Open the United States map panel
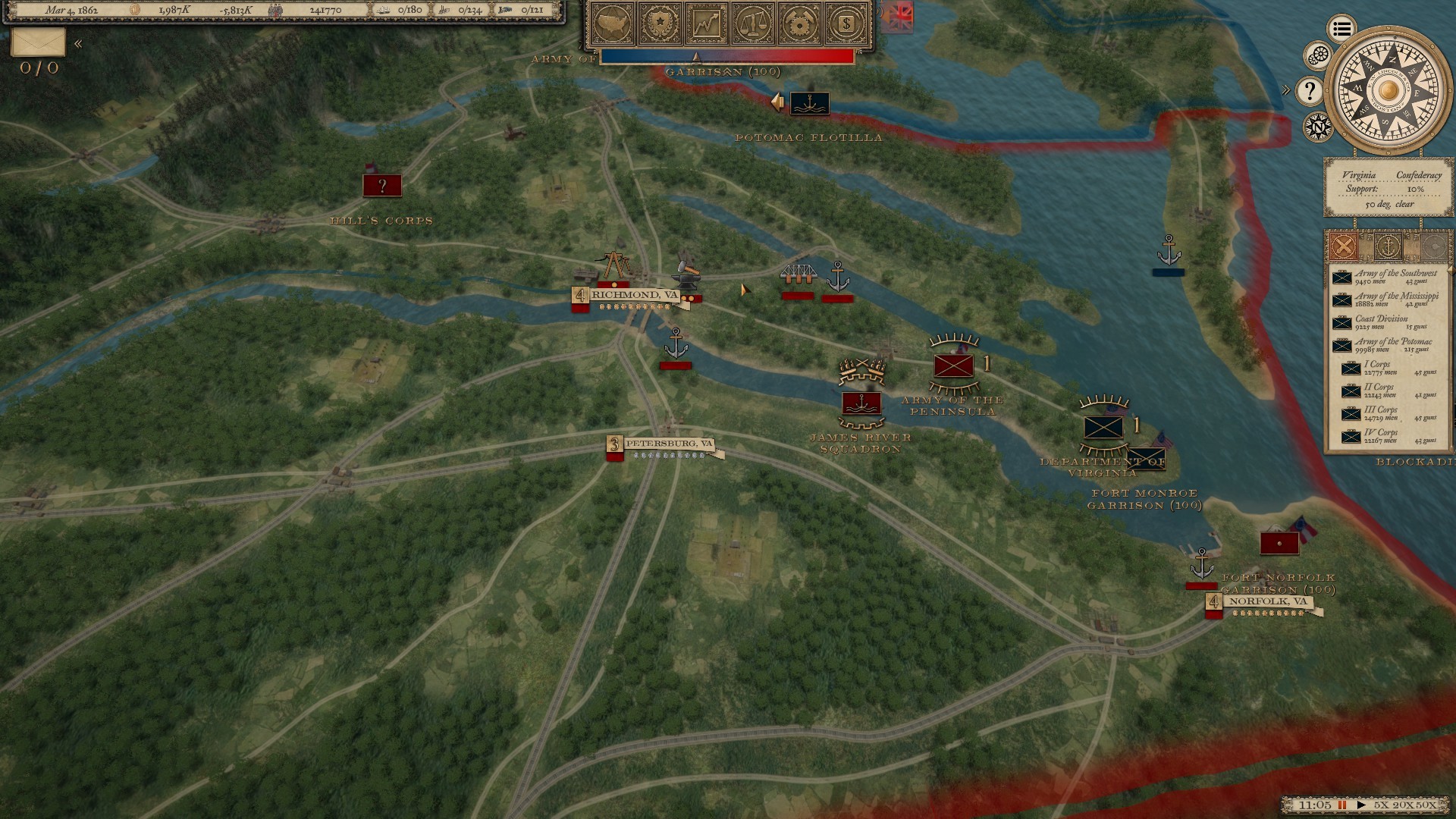Image resolution: width=1456 pixels, height=819 pixels. click(x=614, y=24)
